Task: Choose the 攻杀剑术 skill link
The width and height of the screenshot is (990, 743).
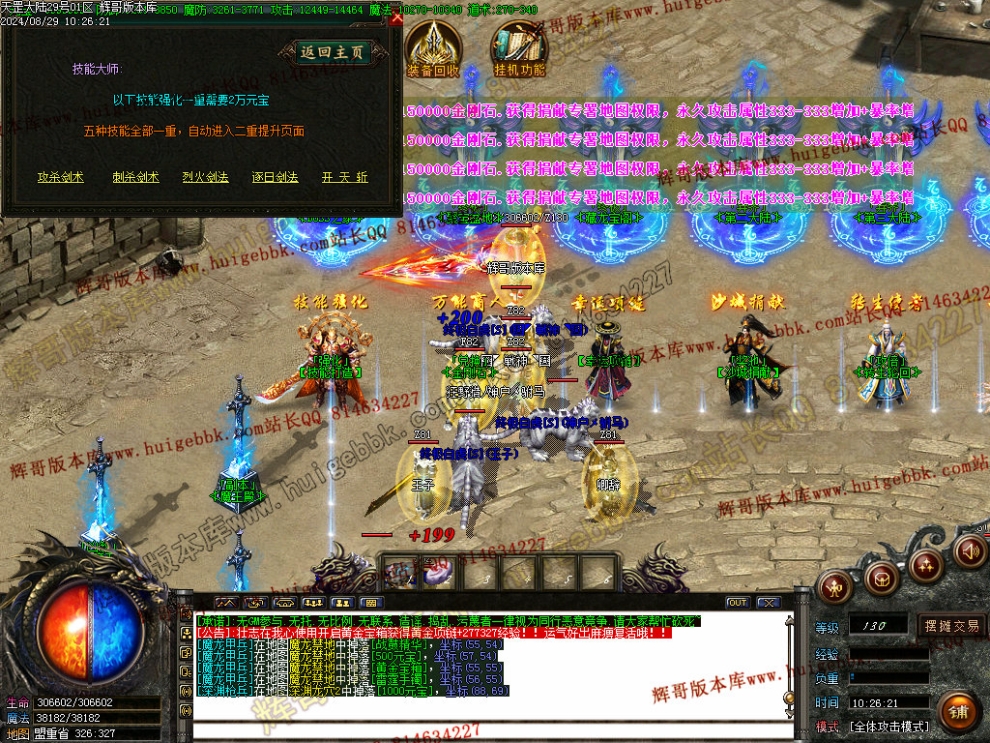Action: tap(60, 177)
